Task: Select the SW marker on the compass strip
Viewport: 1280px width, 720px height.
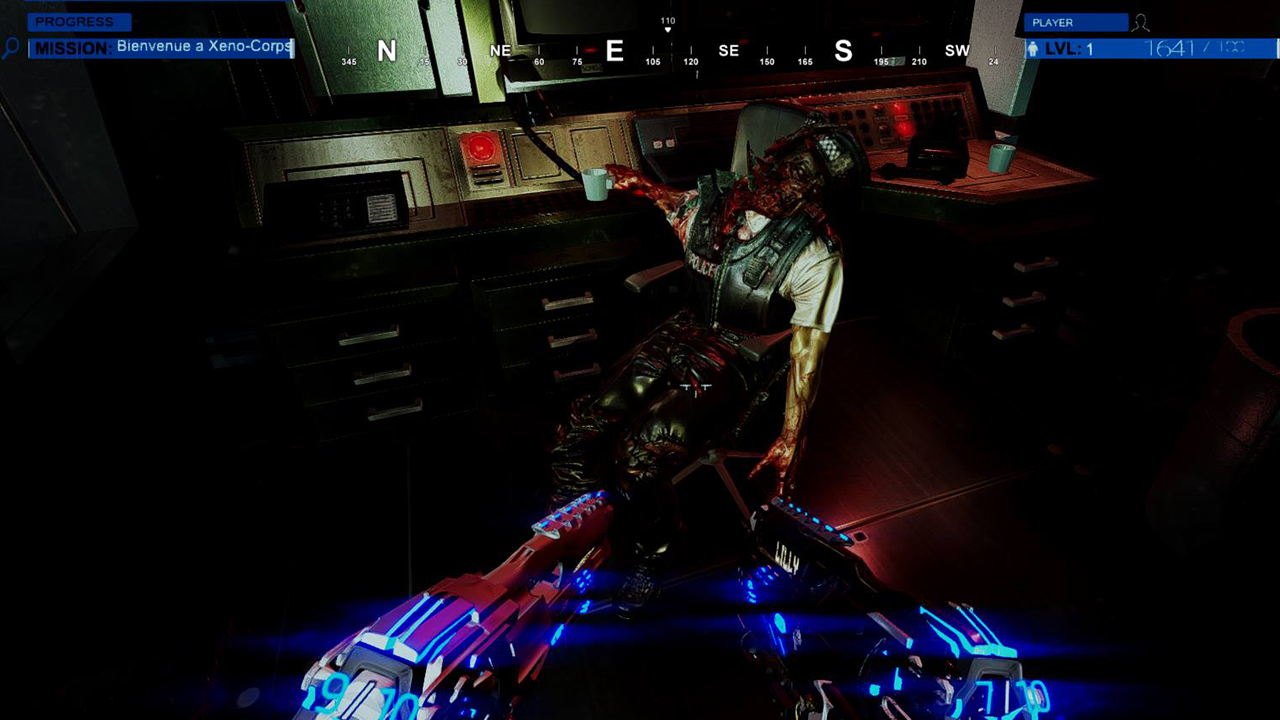Action: 957,50
